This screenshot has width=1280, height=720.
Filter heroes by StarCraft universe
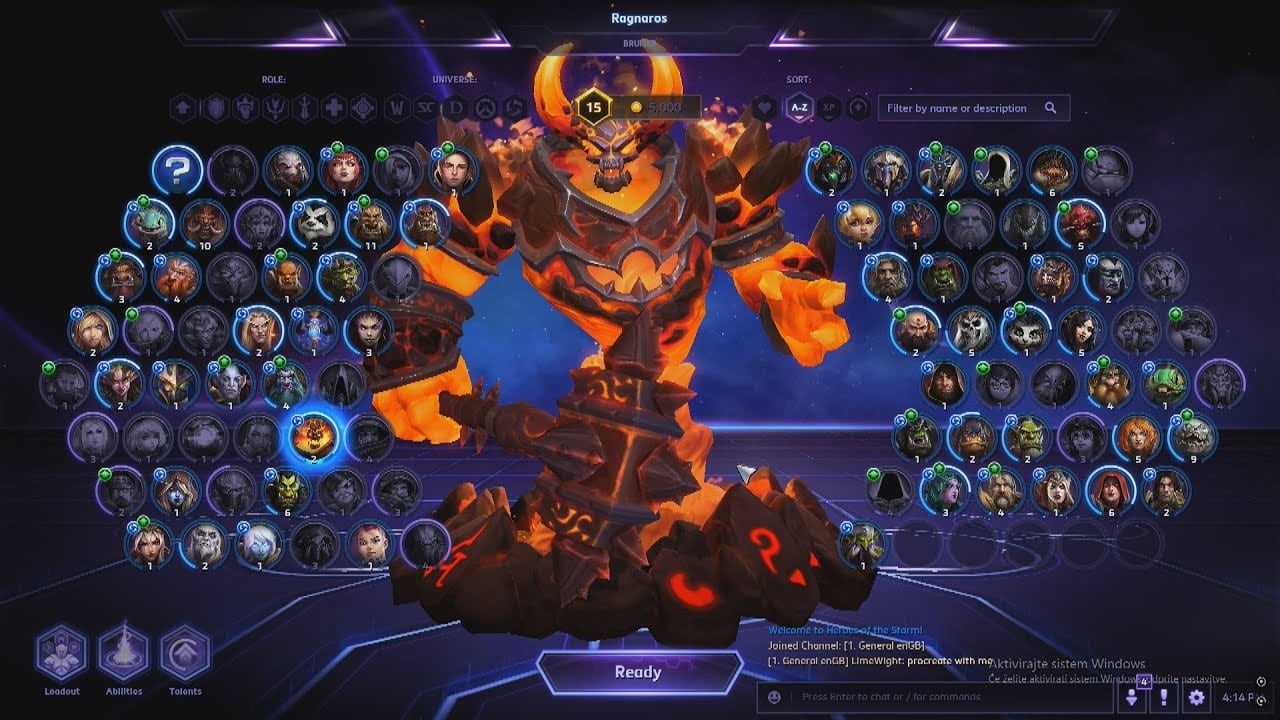click(x=427, y=108)
